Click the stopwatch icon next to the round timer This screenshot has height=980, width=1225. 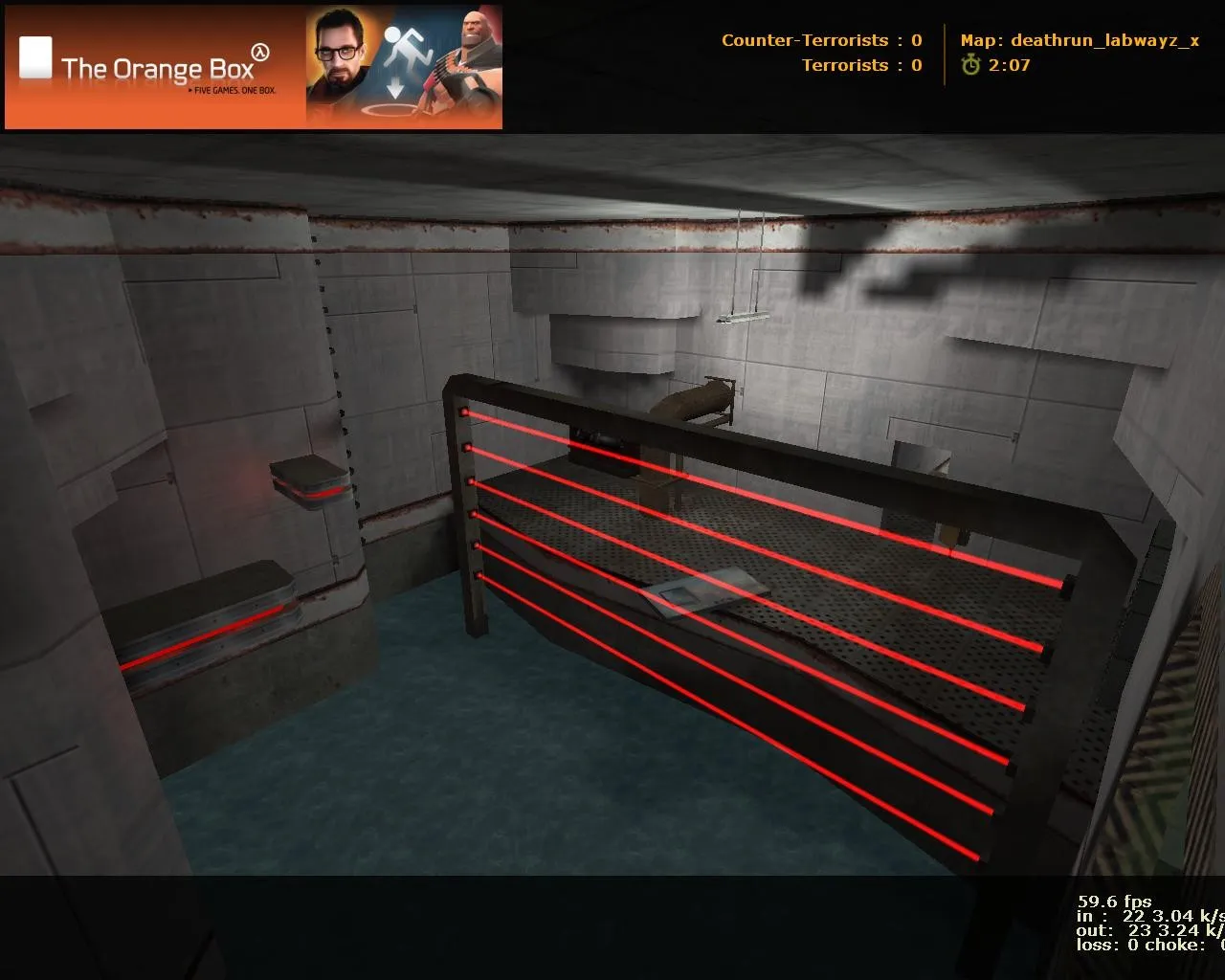tap(971, 66)
